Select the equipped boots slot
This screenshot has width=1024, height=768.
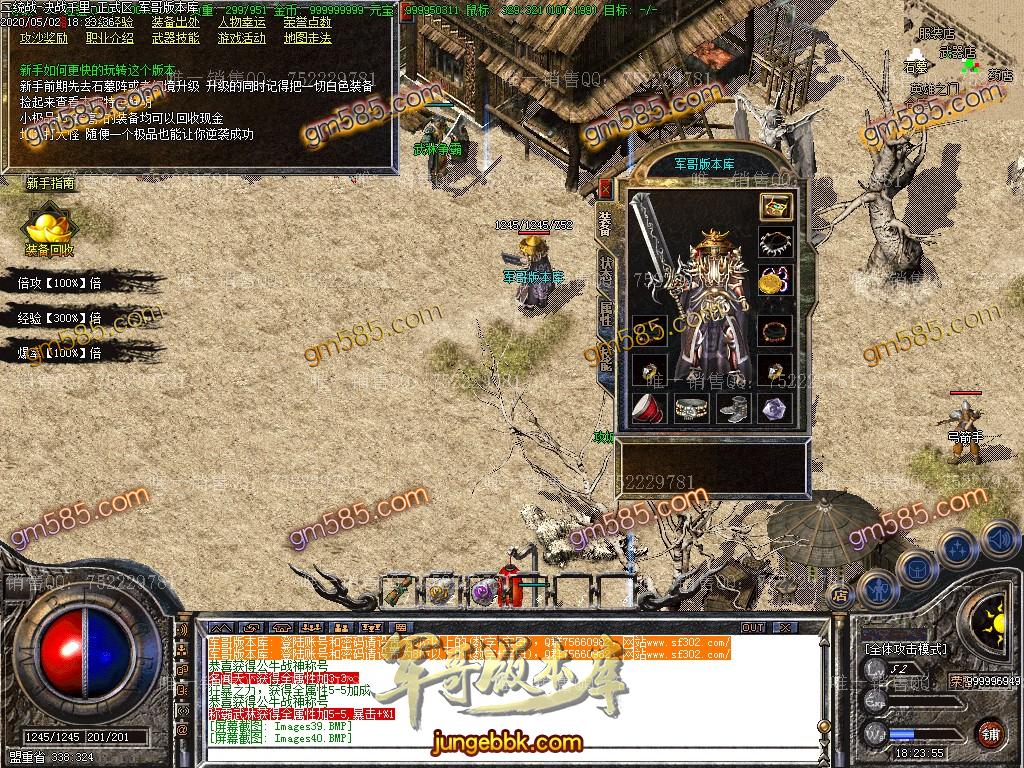click(732, 407)
